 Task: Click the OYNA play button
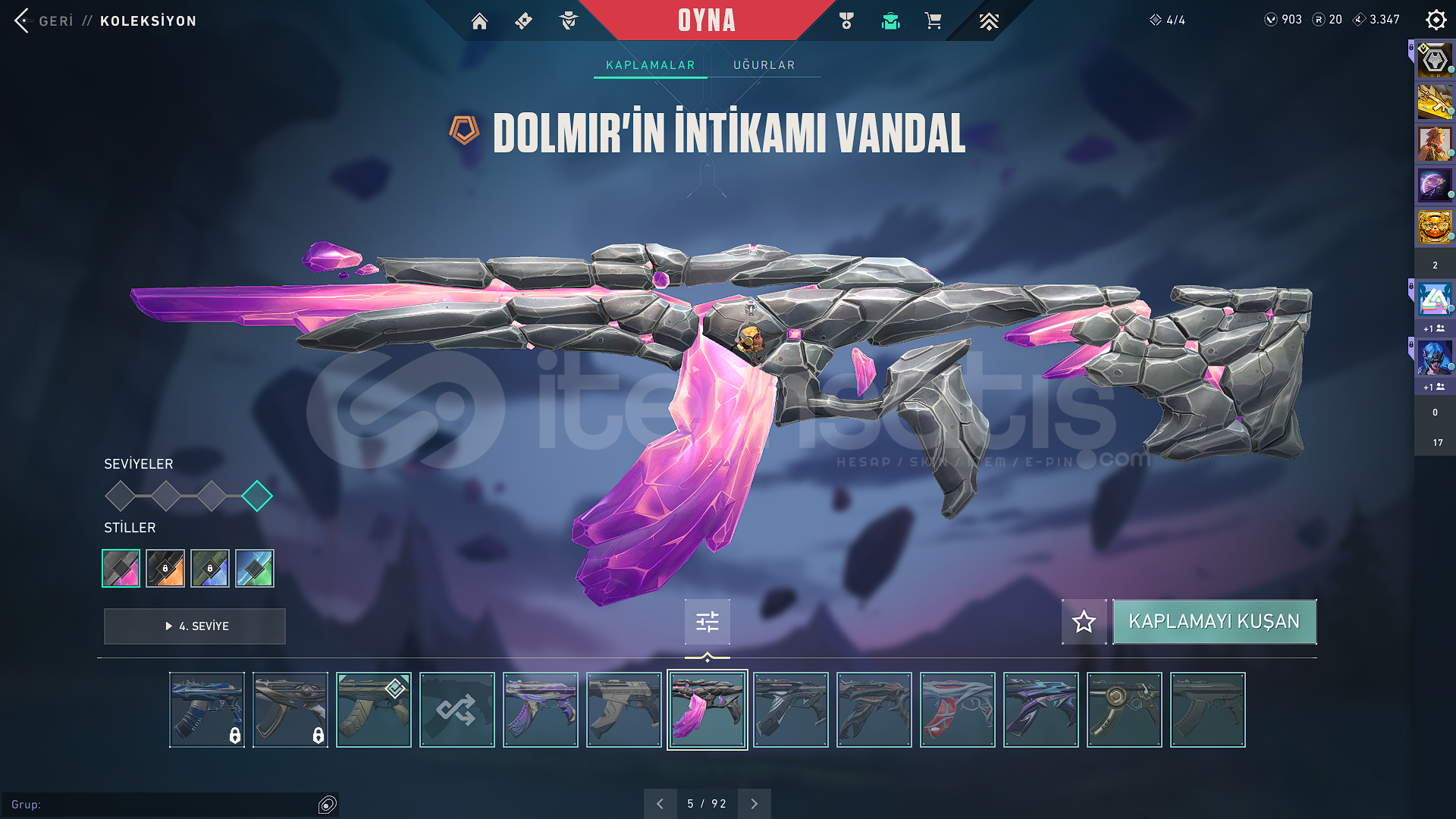pos(706,20)
